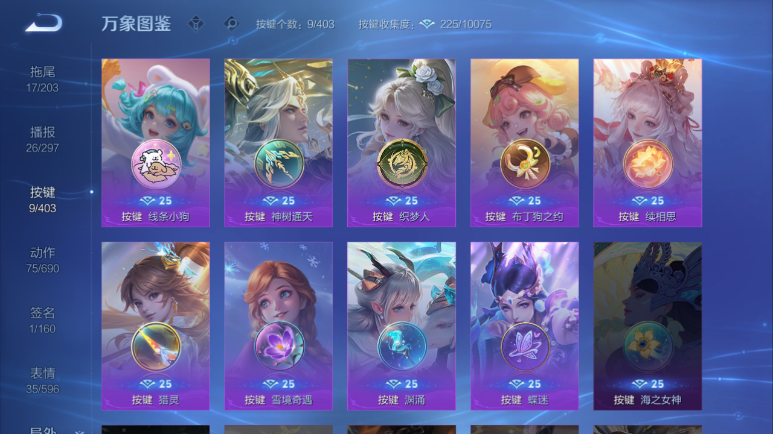Go back using the top-left return arrow
773x434 pixels.
43,23
